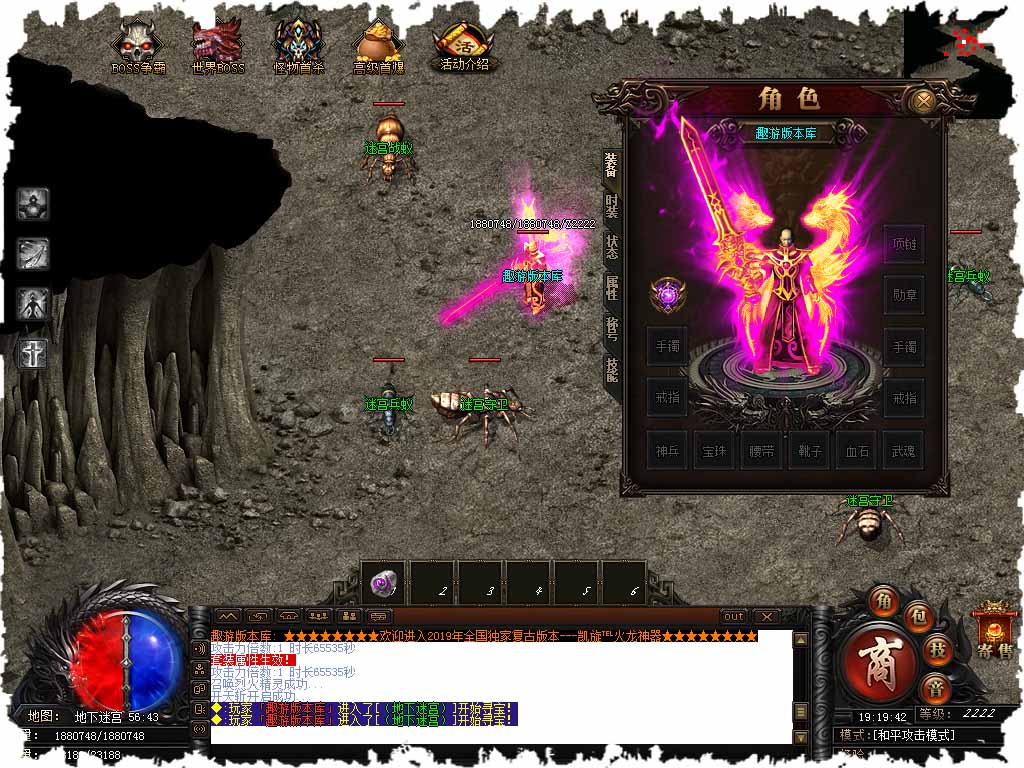Select the 项链 necklace equipment slot

[903, 245]
